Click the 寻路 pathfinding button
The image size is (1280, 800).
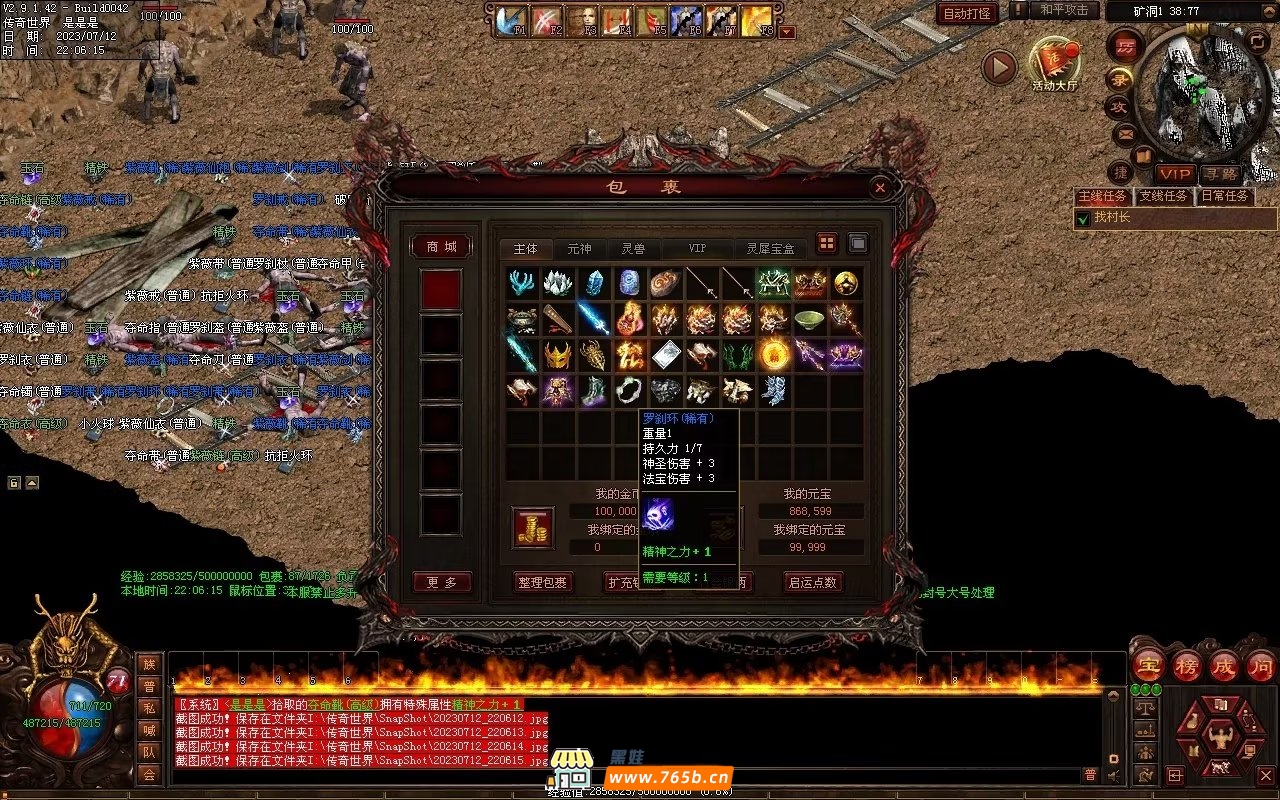coord(1218,174)
